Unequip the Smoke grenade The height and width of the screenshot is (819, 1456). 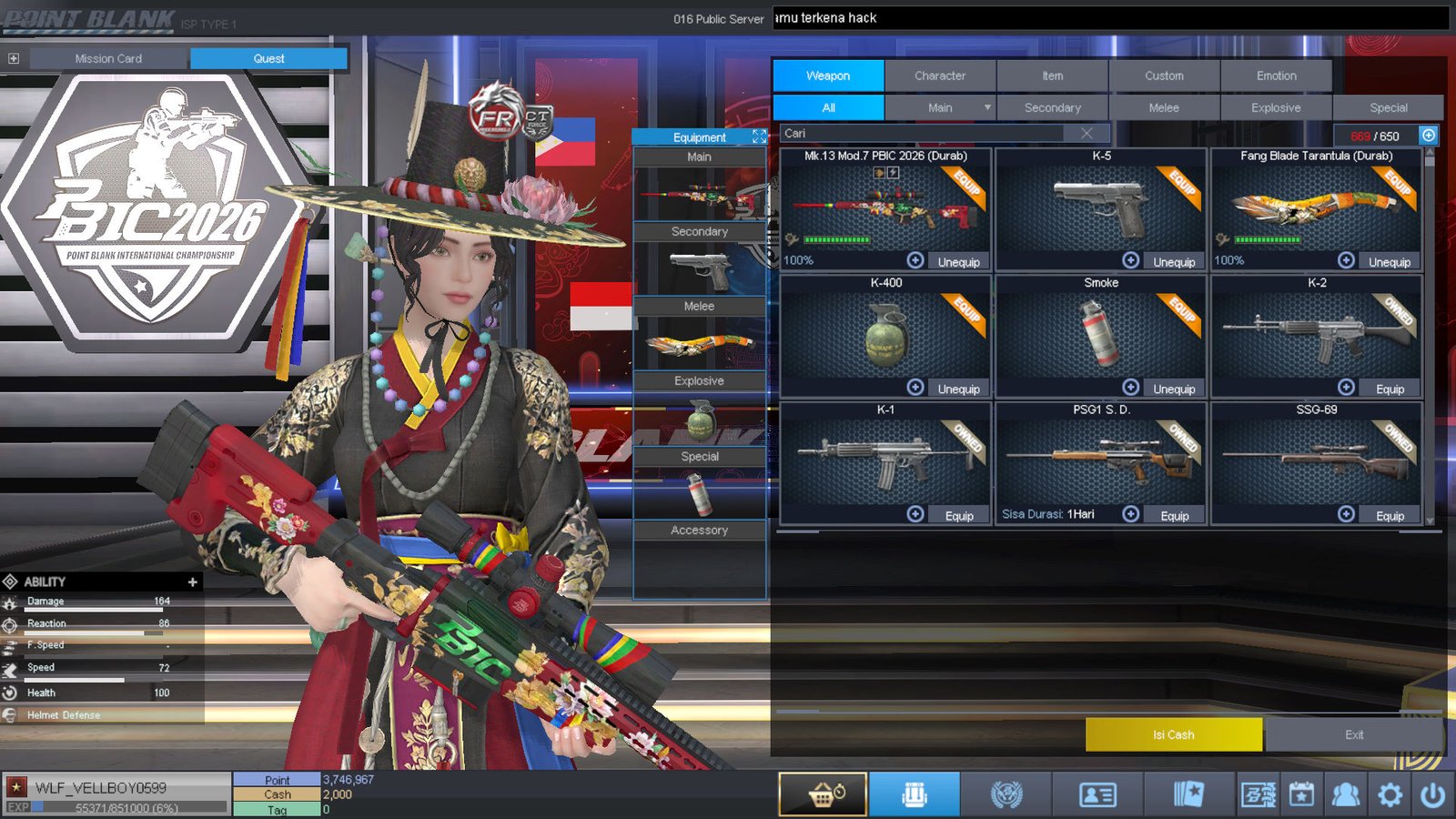(1174, 388)
